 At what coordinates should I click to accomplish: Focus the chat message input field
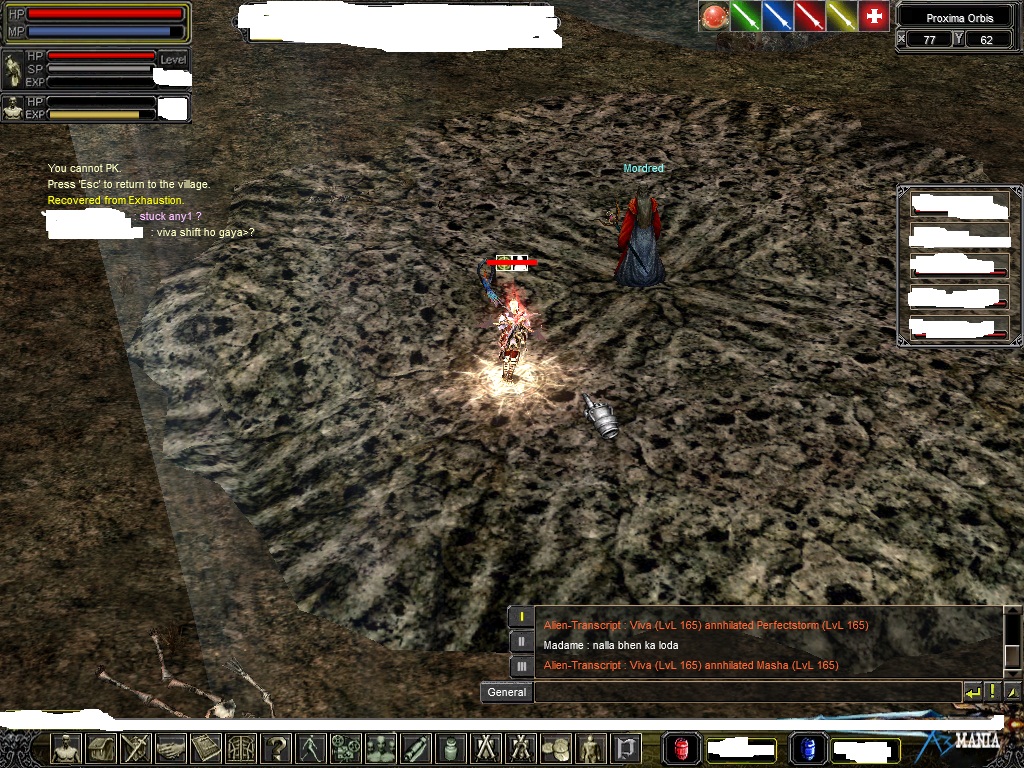(x=746, y=692)
